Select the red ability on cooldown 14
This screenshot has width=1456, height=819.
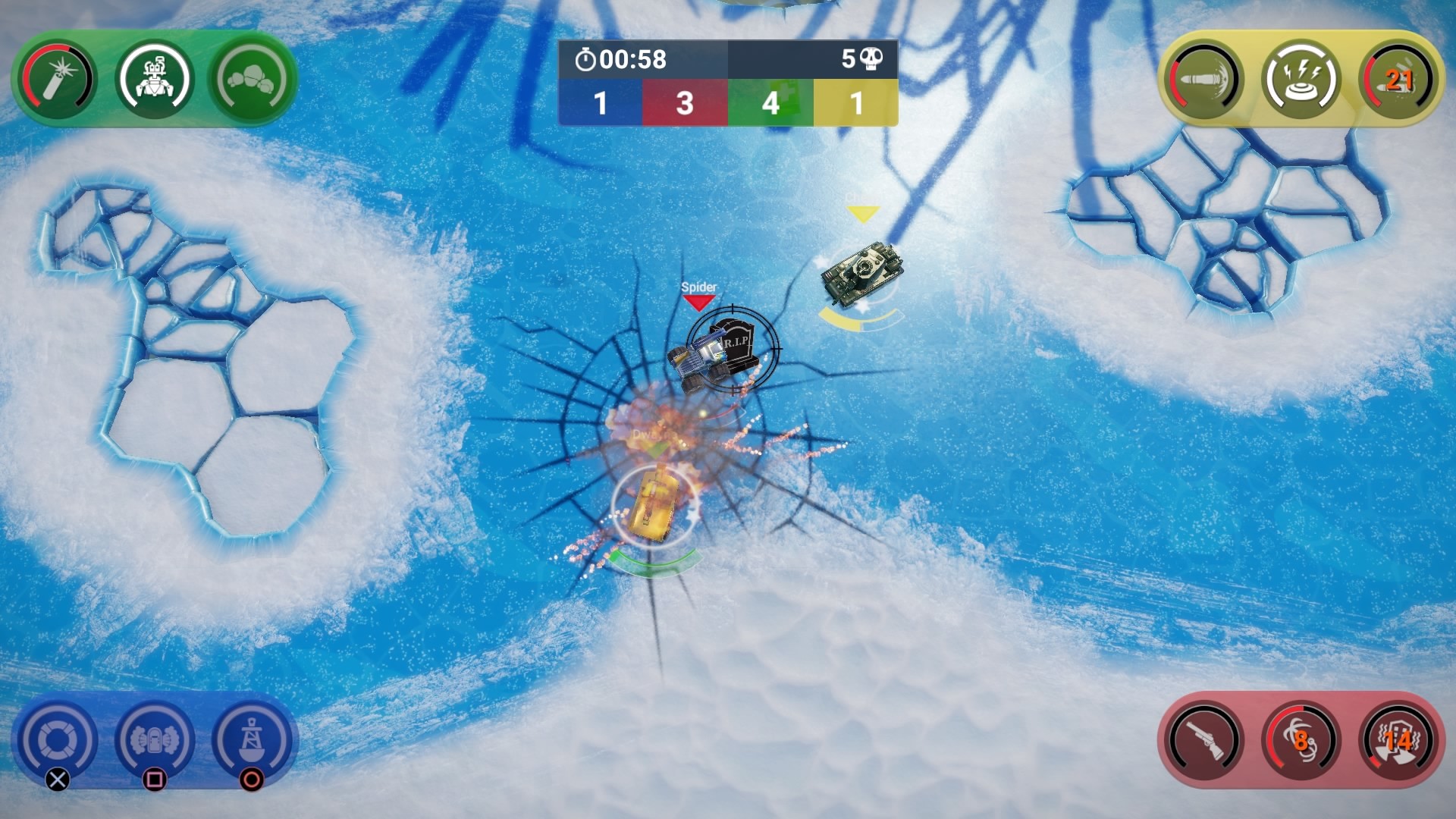(x=1398, y=740)
